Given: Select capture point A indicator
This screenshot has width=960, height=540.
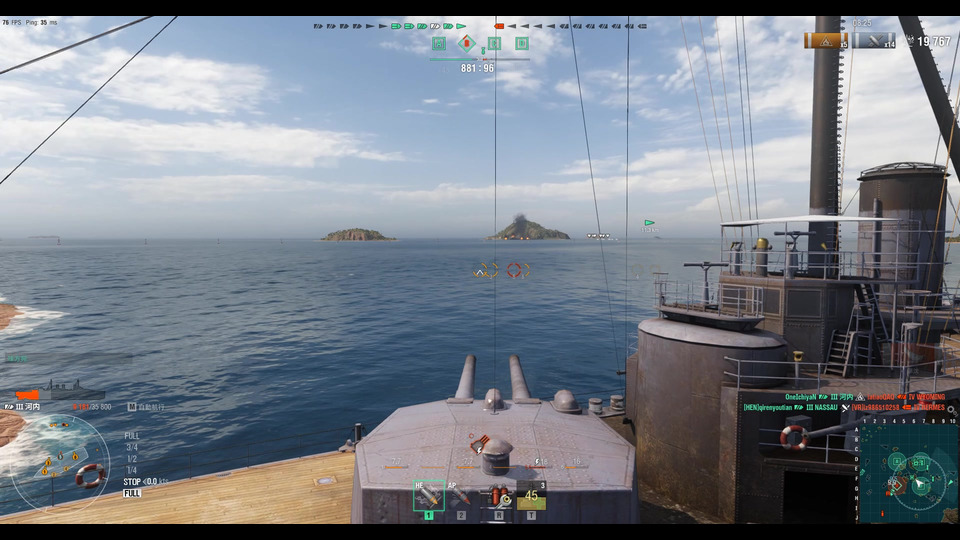Looking at the screenshot, I should 439,43.
